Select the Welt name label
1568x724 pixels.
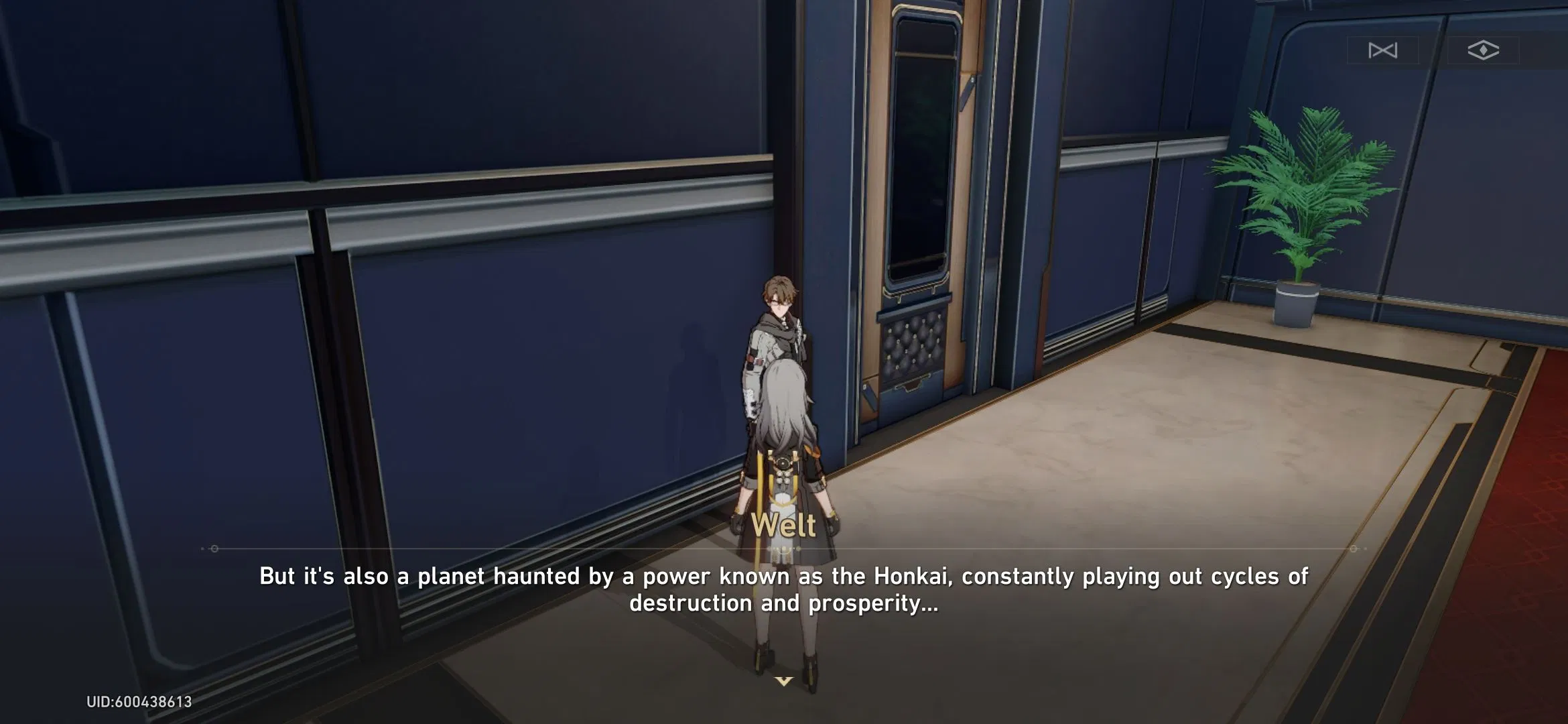click(x=784, y=525)
